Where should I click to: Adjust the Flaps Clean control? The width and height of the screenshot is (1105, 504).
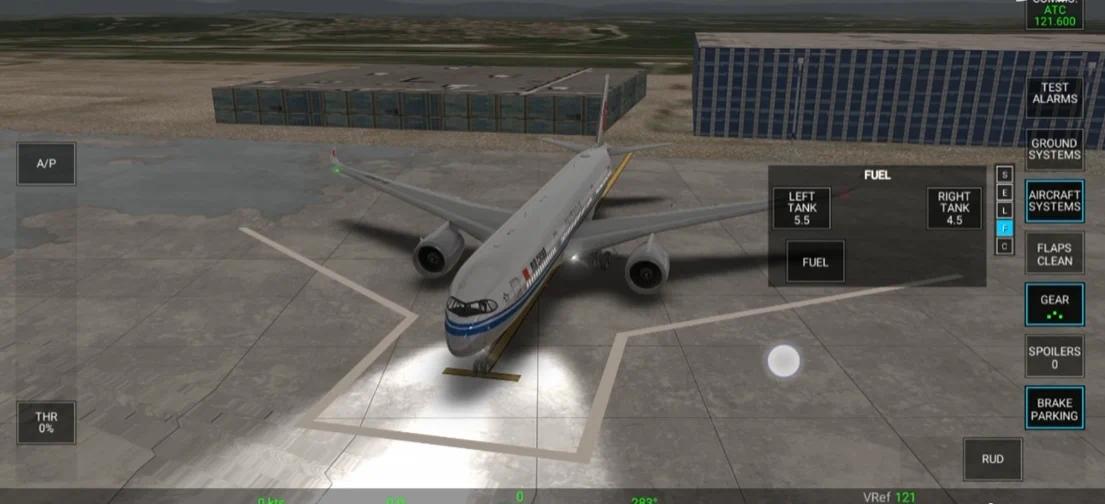(x=1055, y=254)
